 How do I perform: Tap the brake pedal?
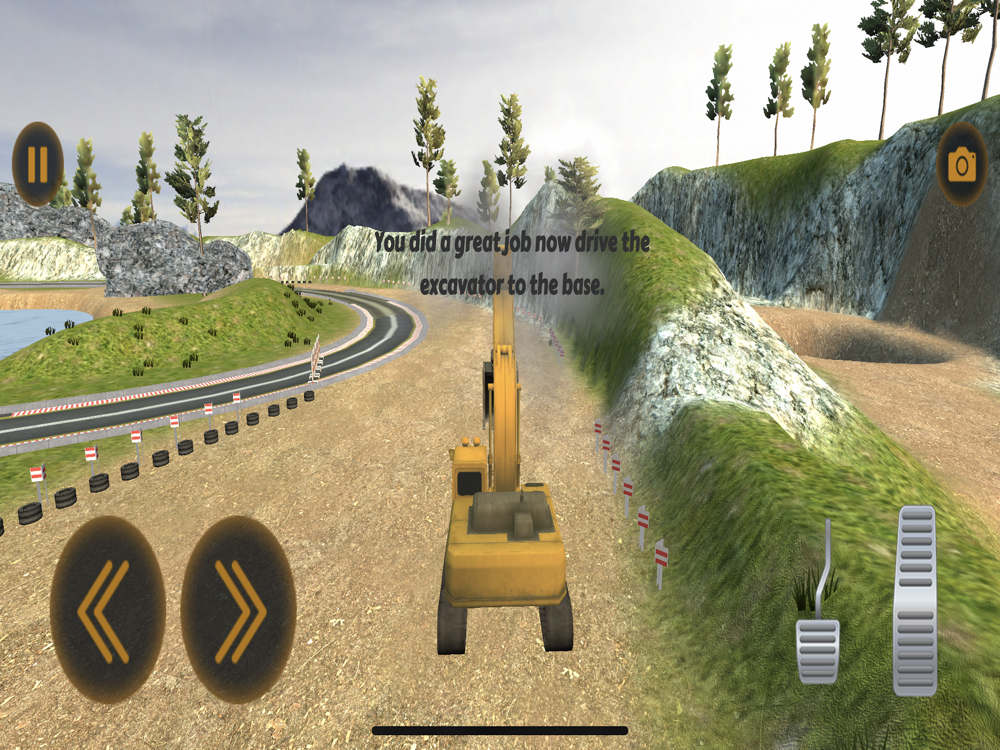(818, 648)
